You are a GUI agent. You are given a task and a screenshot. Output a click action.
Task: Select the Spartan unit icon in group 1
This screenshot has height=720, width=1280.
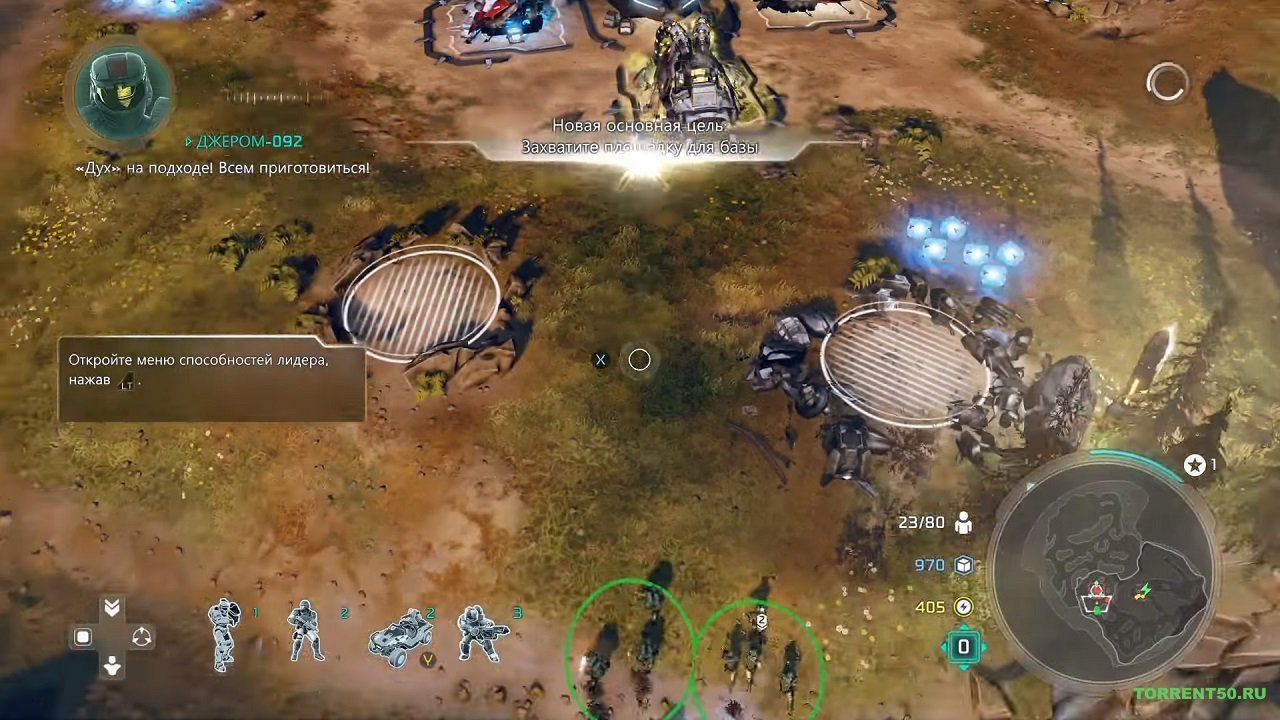tap(225, 635)
